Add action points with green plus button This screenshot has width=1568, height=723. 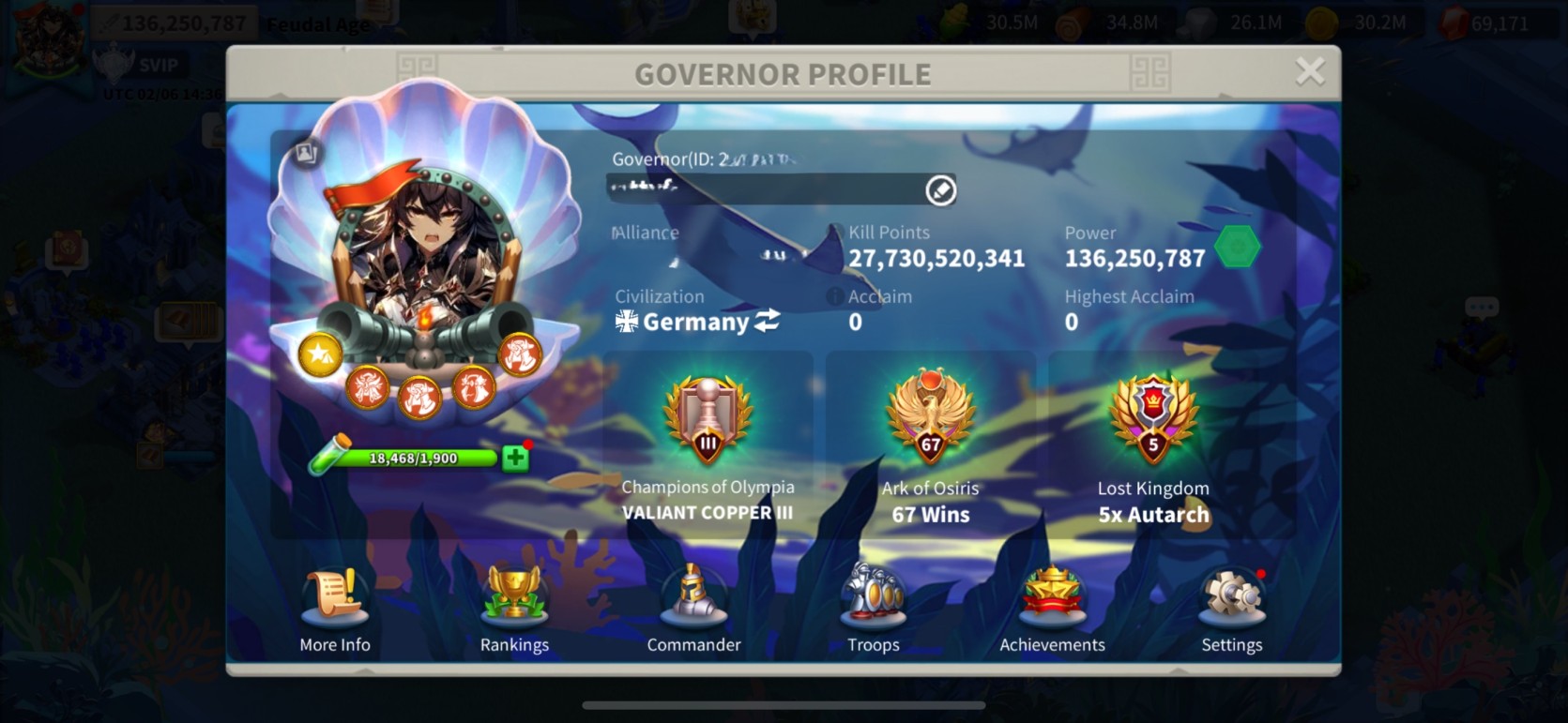click(x=514, y=458)
